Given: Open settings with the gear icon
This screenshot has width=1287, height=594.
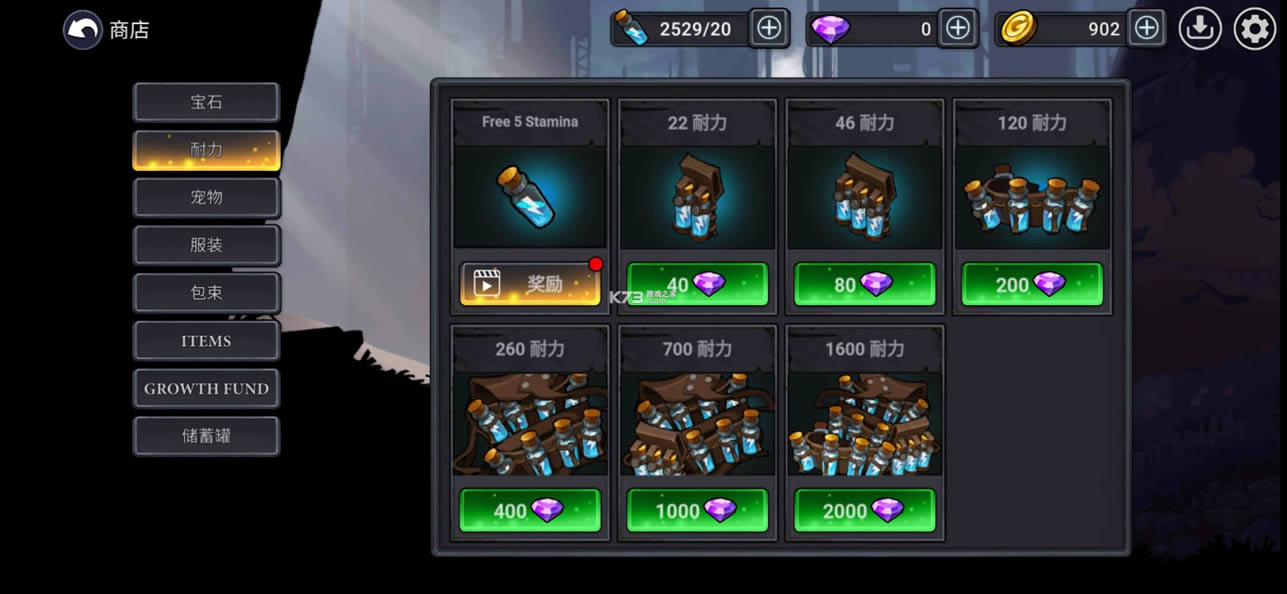Looking at the screenshot, I should pyautogui.click(x=1255, y=29).
